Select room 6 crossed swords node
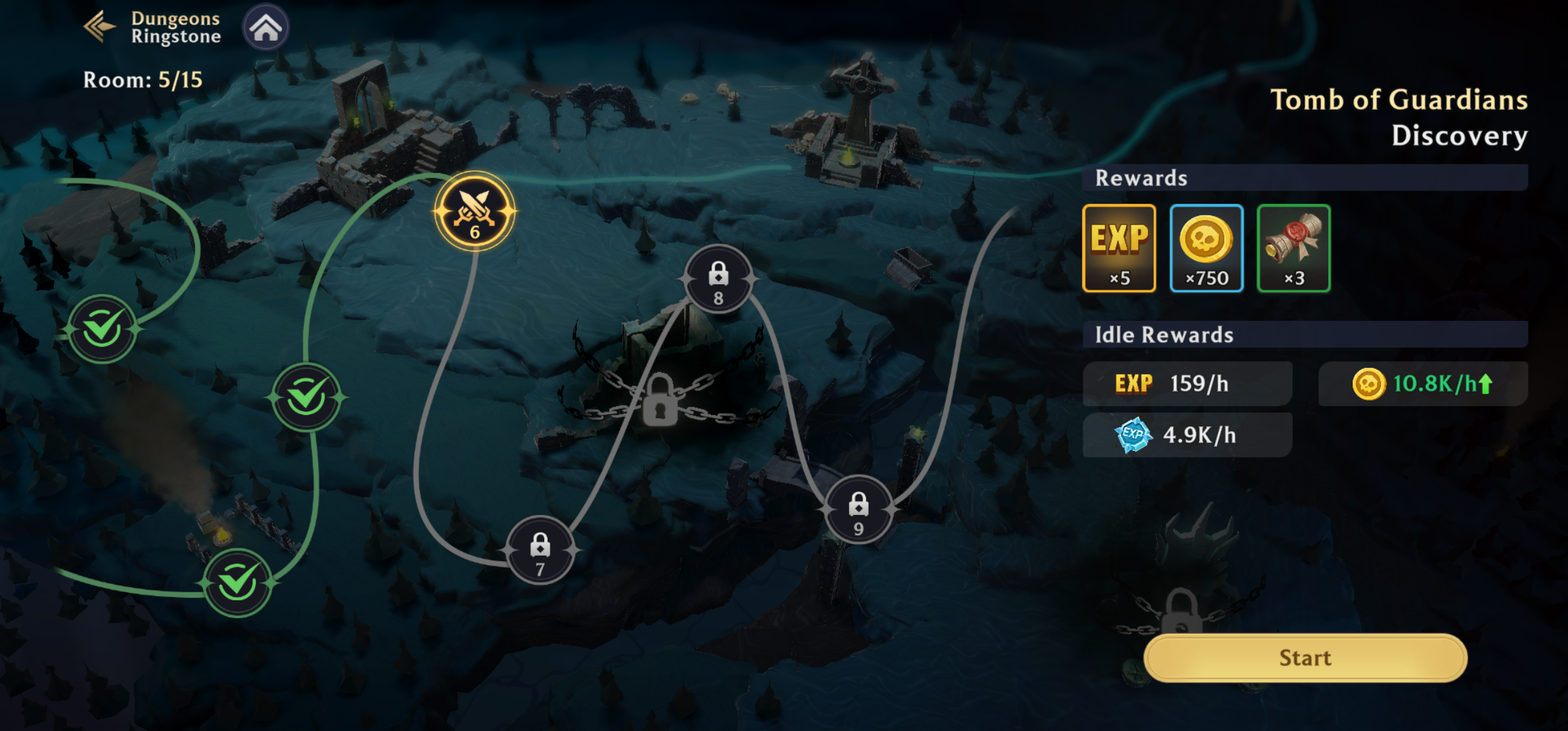Screen dimensions: 1568x731 [475, 212]
